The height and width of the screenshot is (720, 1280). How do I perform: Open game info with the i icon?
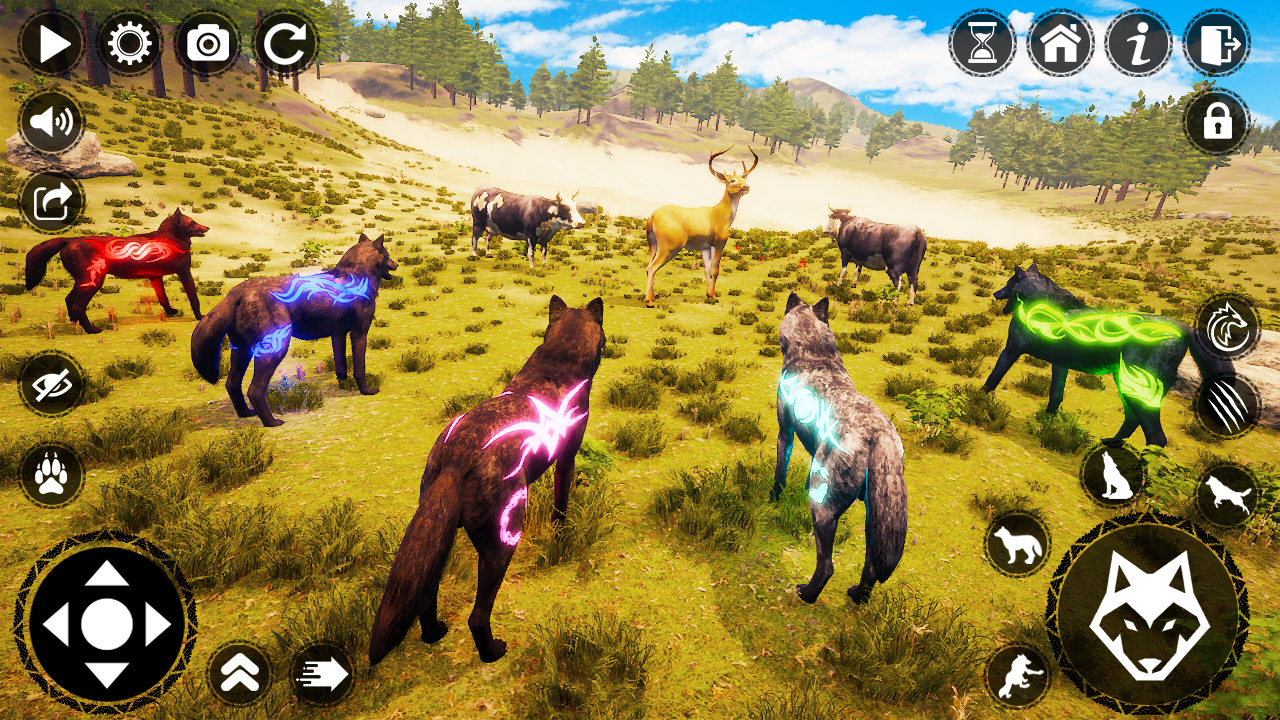pyautogui.click(x=1138, y=42)
